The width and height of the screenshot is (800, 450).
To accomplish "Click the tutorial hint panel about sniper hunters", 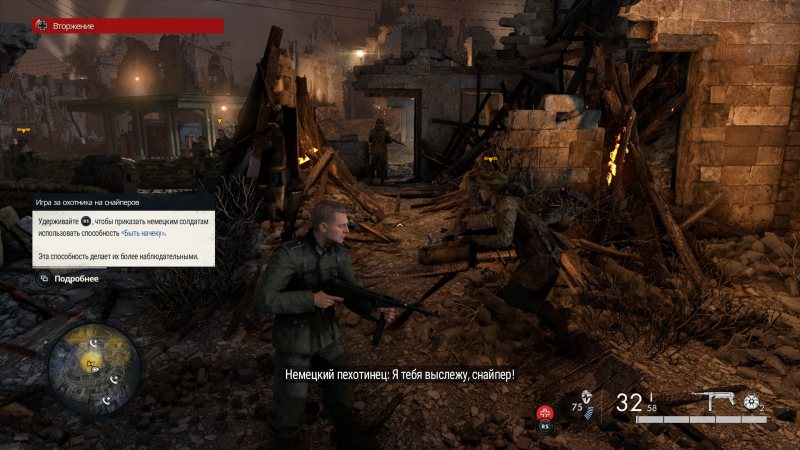I will [117, 230].
